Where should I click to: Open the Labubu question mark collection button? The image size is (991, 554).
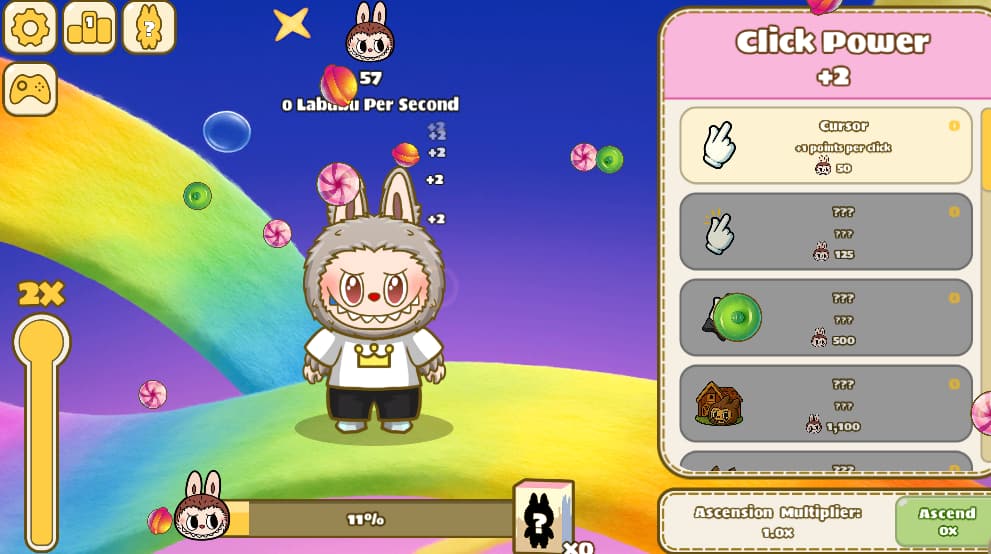click(x=149, y=27)
